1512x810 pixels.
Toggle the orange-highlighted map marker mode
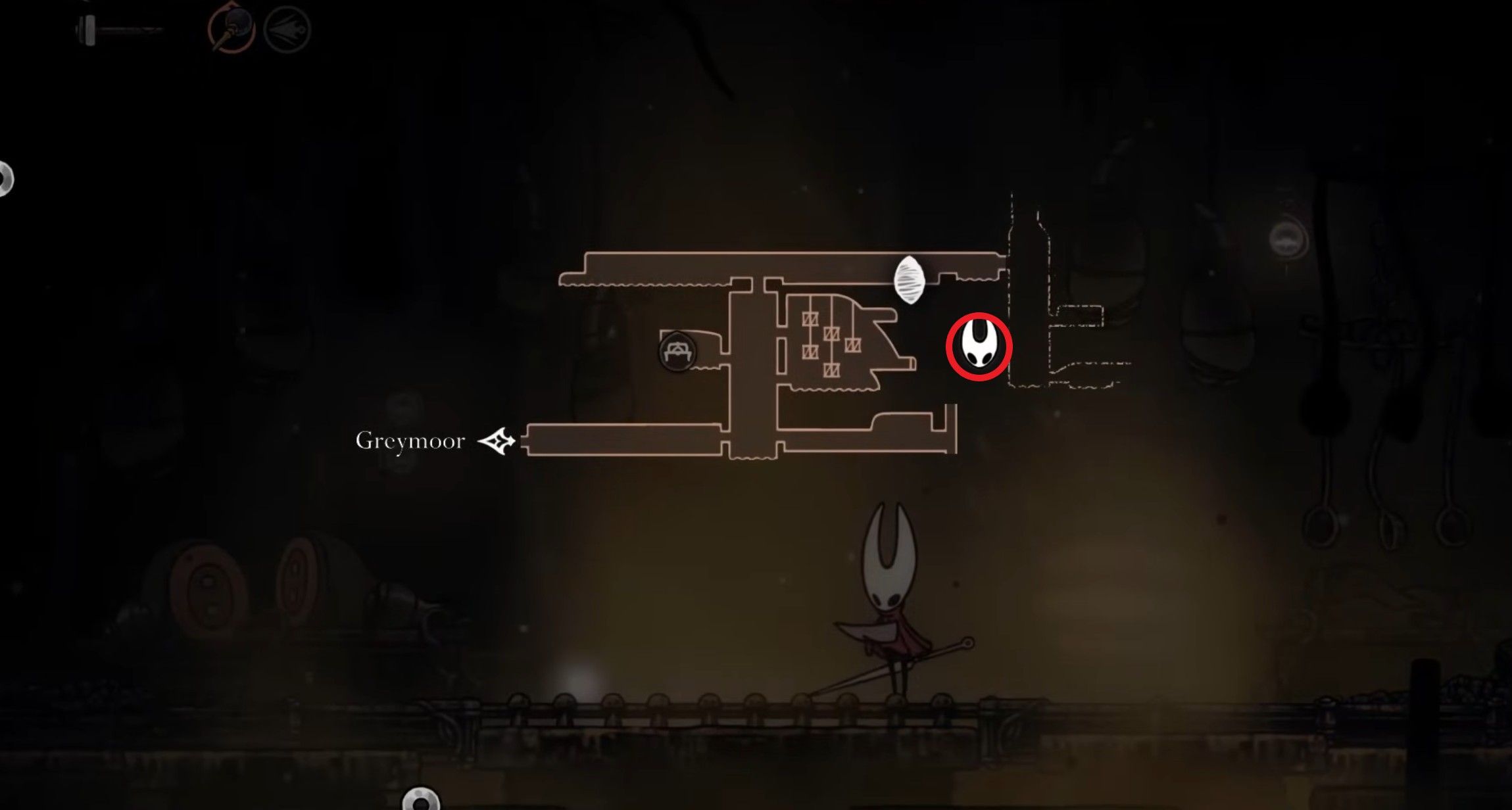coord(226,29)
